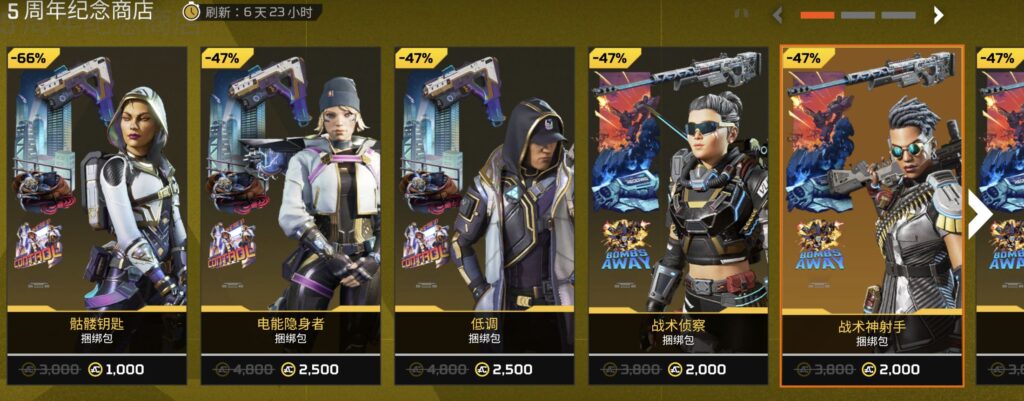Viewport: 1024px width, 401px height.
Task: Choose the 低调 bundle card
Action: [x=484, y=215]
